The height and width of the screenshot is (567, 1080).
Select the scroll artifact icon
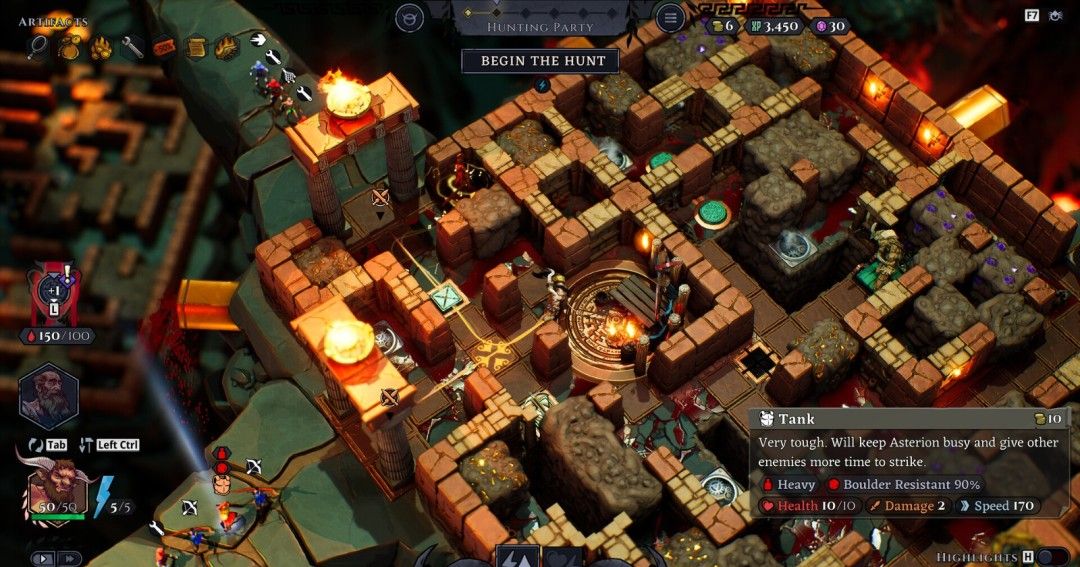[196, 46]
